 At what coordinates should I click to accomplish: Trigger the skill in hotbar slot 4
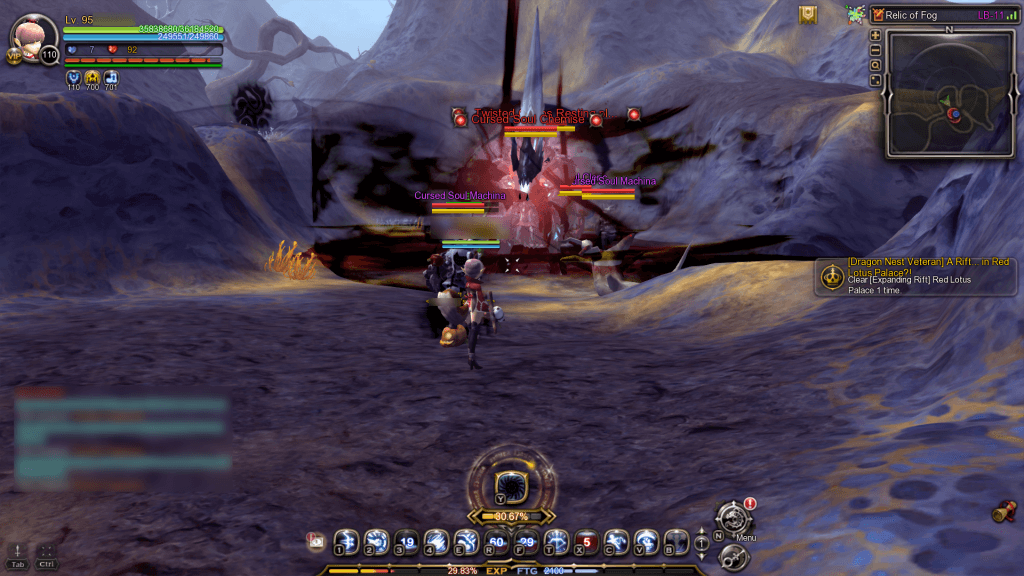pyautogui.click(x=436, y=541)
